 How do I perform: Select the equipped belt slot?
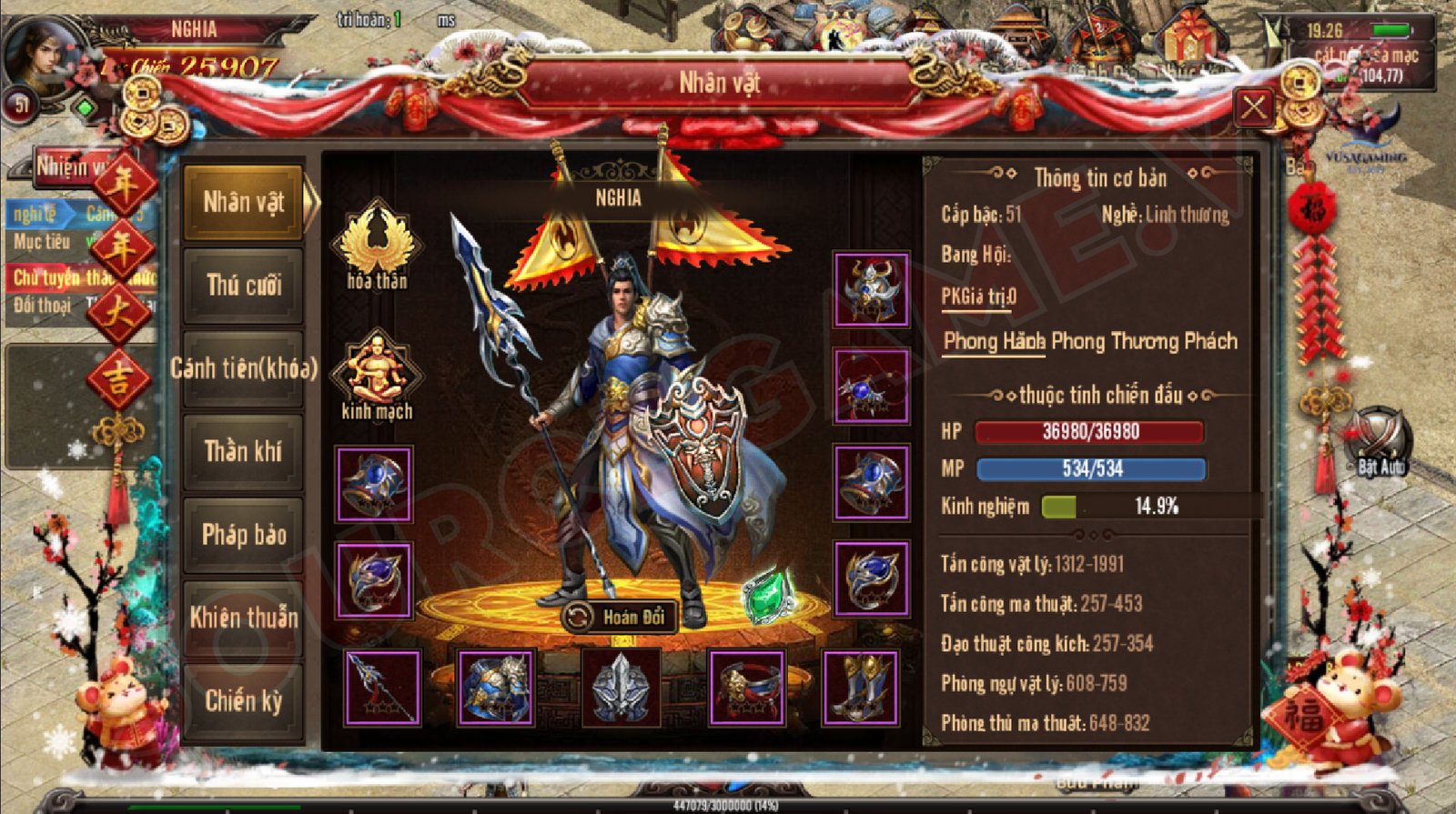746,688
